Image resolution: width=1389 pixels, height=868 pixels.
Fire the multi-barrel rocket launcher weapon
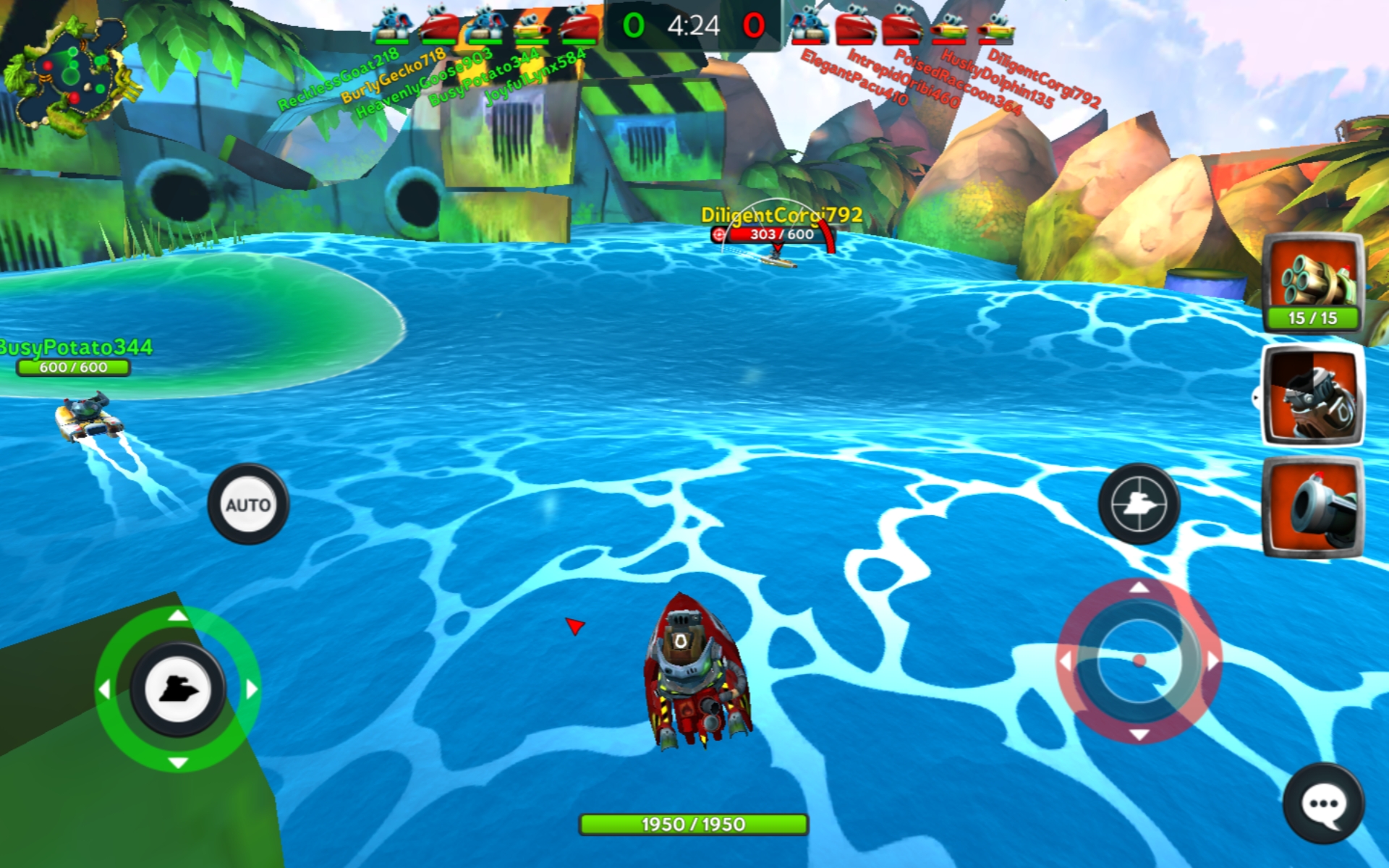click(x=1312, y=282)
